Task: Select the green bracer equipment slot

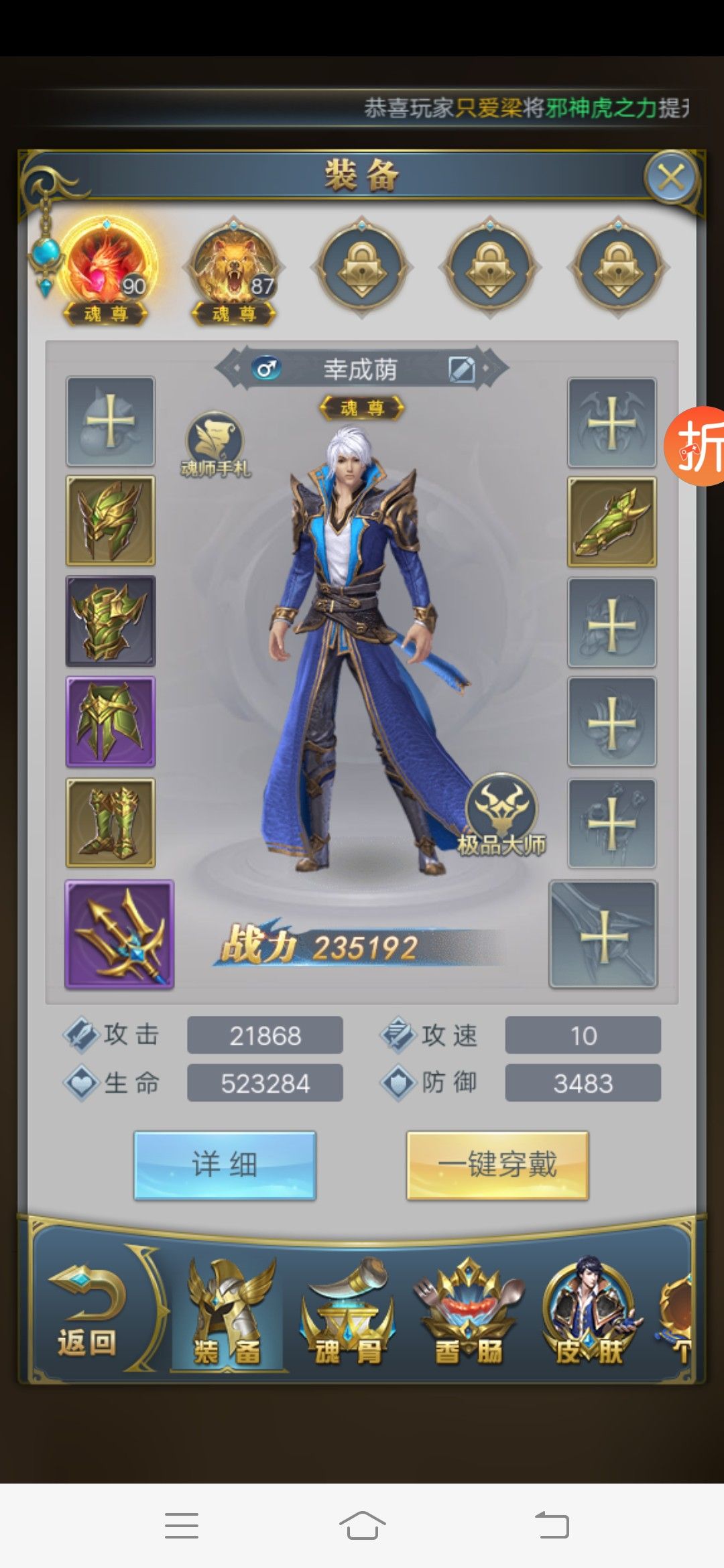Action: [x=611, y=522]
